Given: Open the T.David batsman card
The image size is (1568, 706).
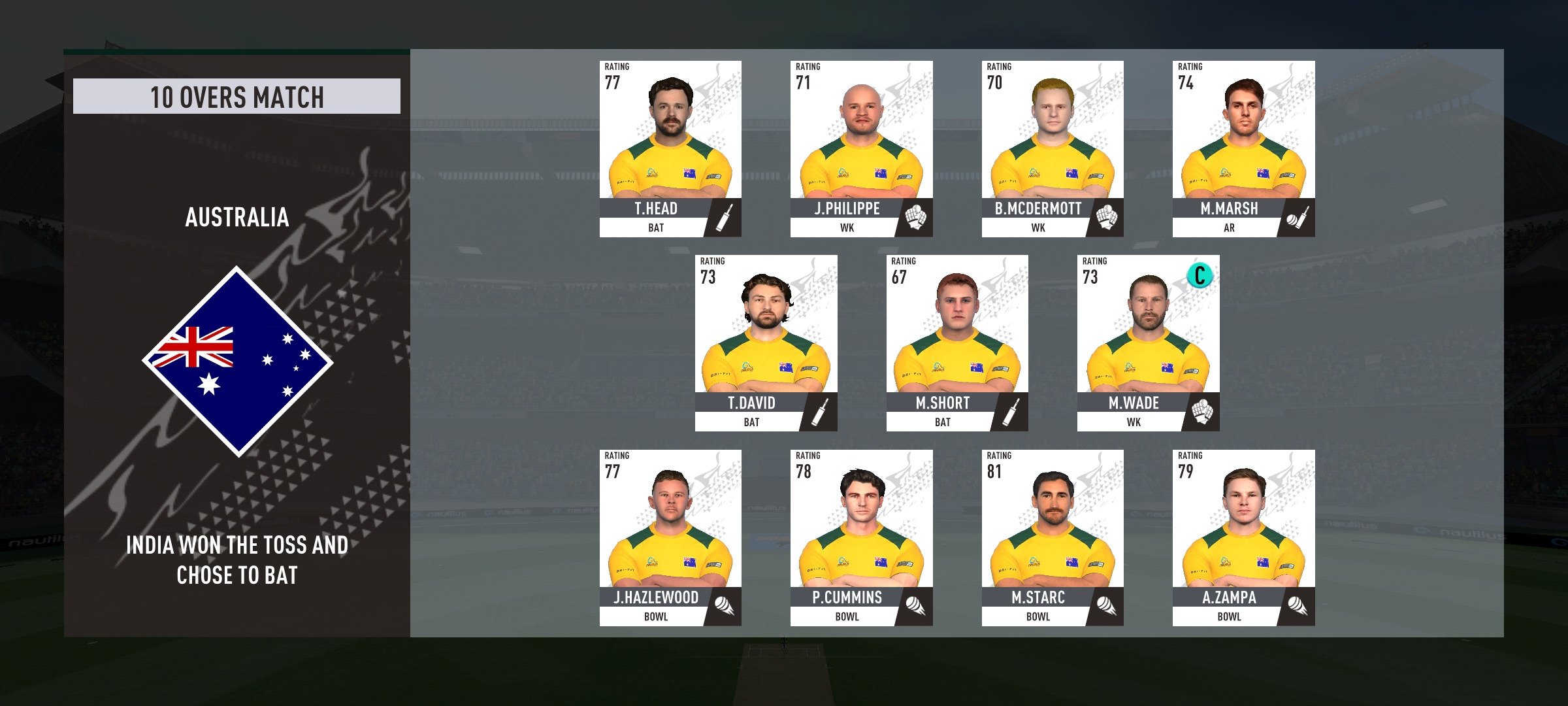Looking at the screenshot, I should [766, 343].
